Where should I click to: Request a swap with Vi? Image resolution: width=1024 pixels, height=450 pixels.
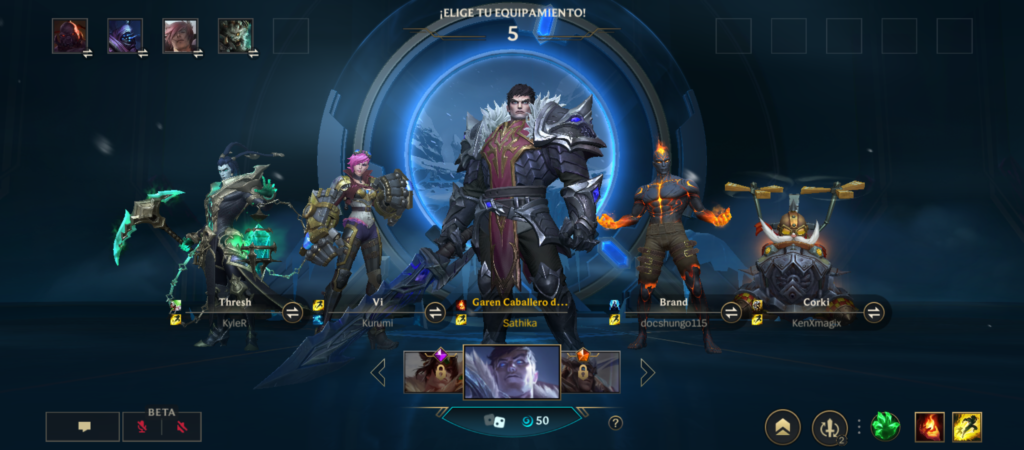(436, 312)
